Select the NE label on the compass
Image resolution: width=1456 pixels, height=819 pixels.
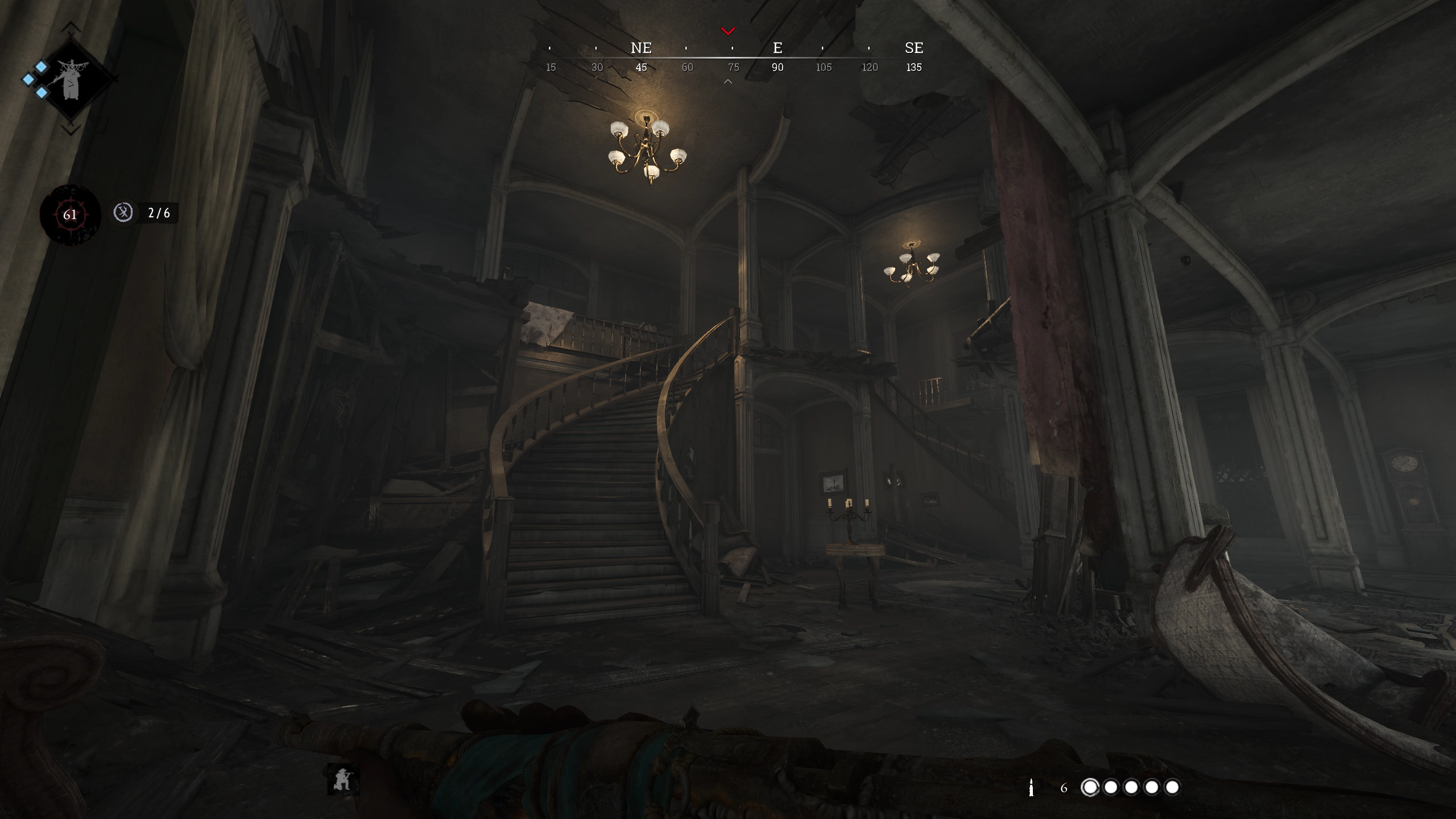(640, 48)
